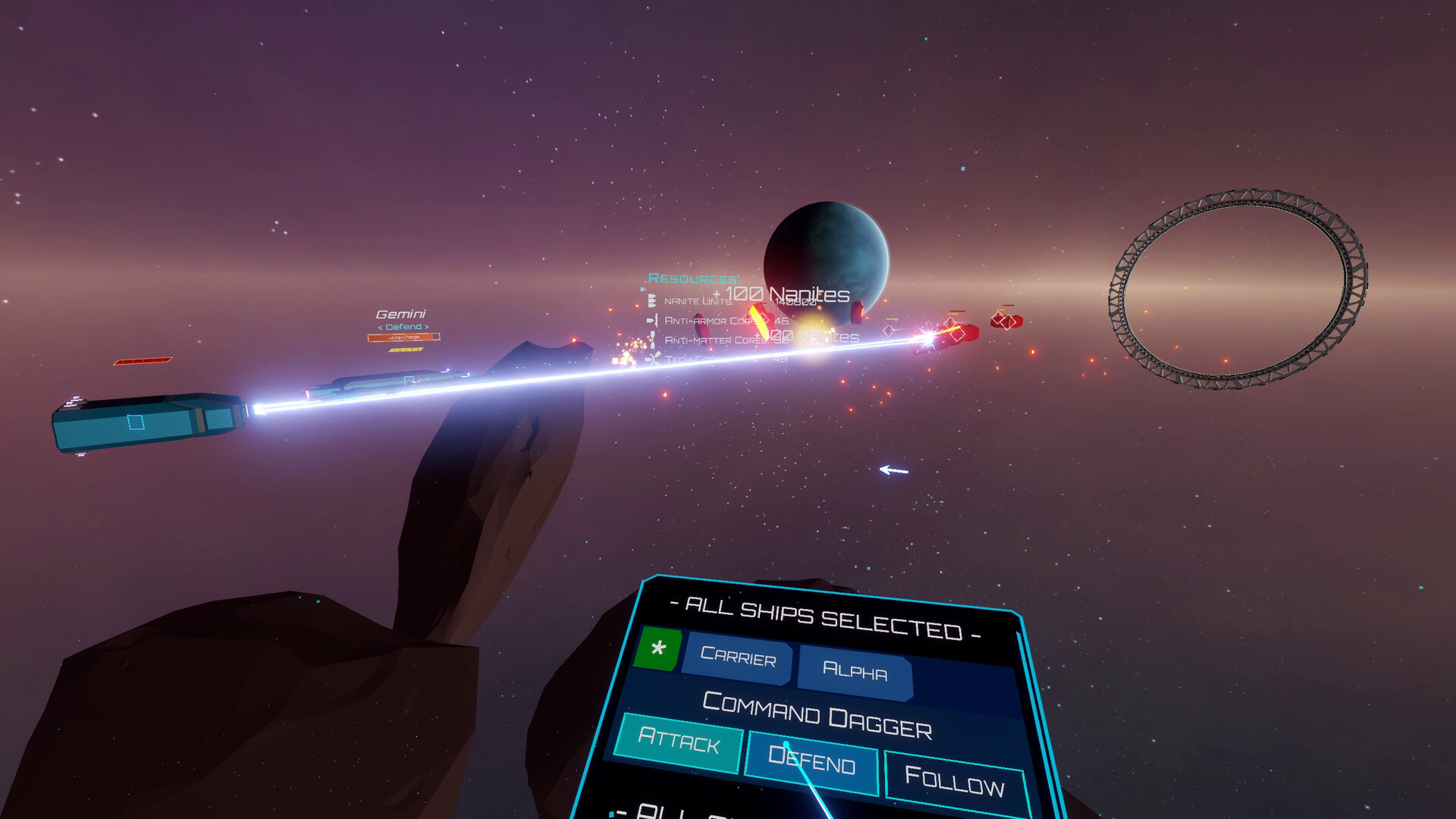This screenshot has width=1456, height=819.
Task: Click the right arrow beside Gemini's Defend order
Action: pos(427,327)
